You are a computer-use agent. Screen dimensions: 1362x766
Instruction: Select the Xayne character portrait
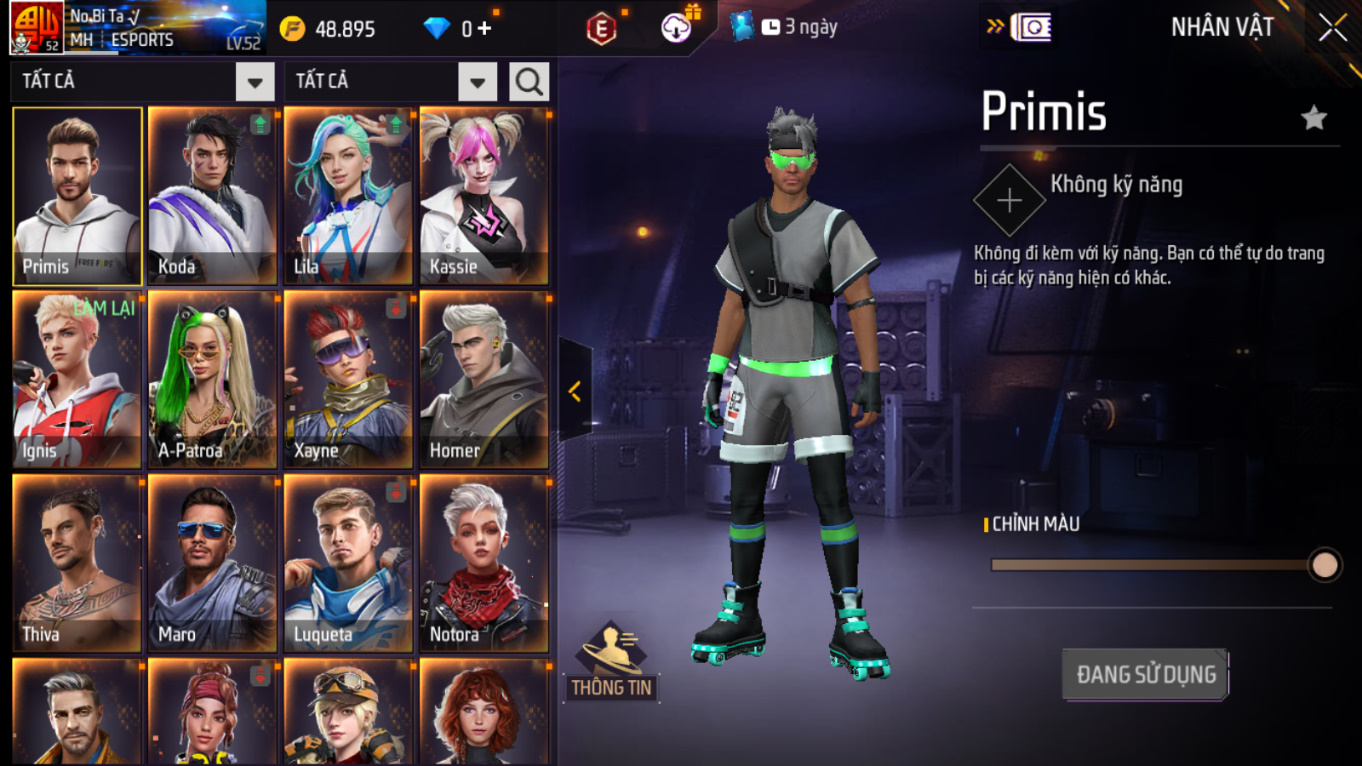pos(349,380)
